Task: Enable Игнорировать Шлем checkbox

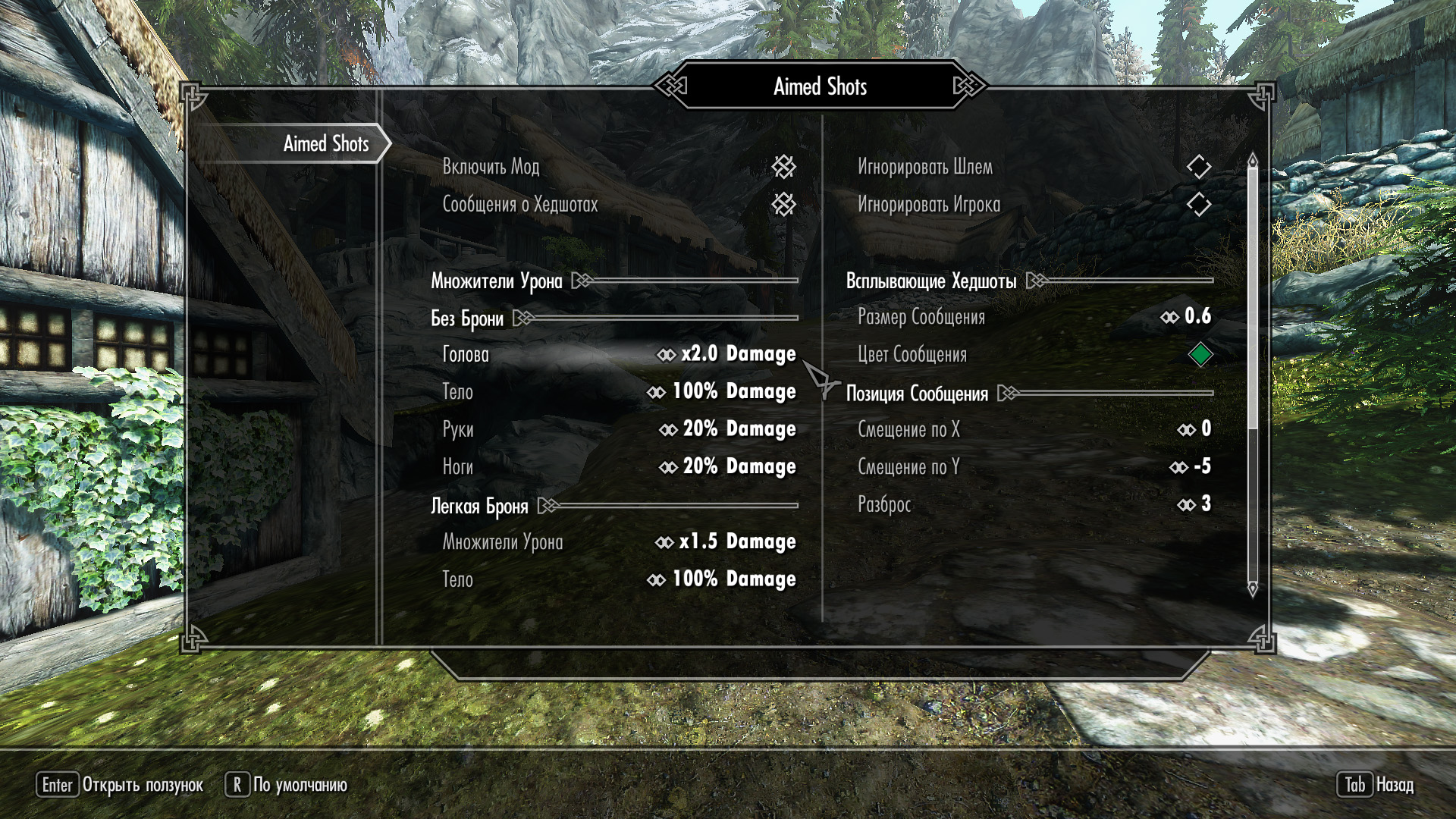Action: (1198, 167)
